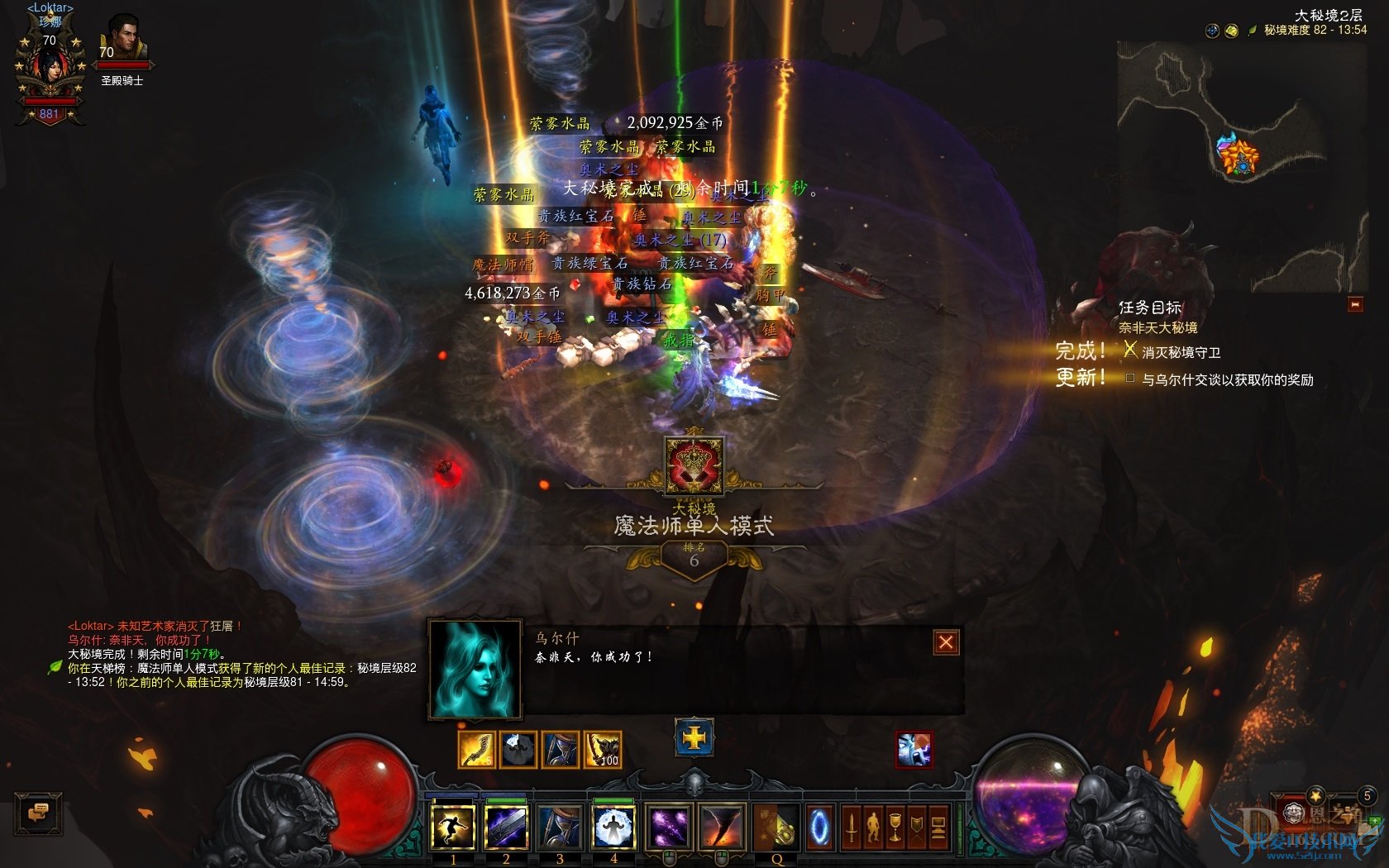This screenshot has width=1389, height=868.
Task: Click the minimap
Action: [1240, 165]
